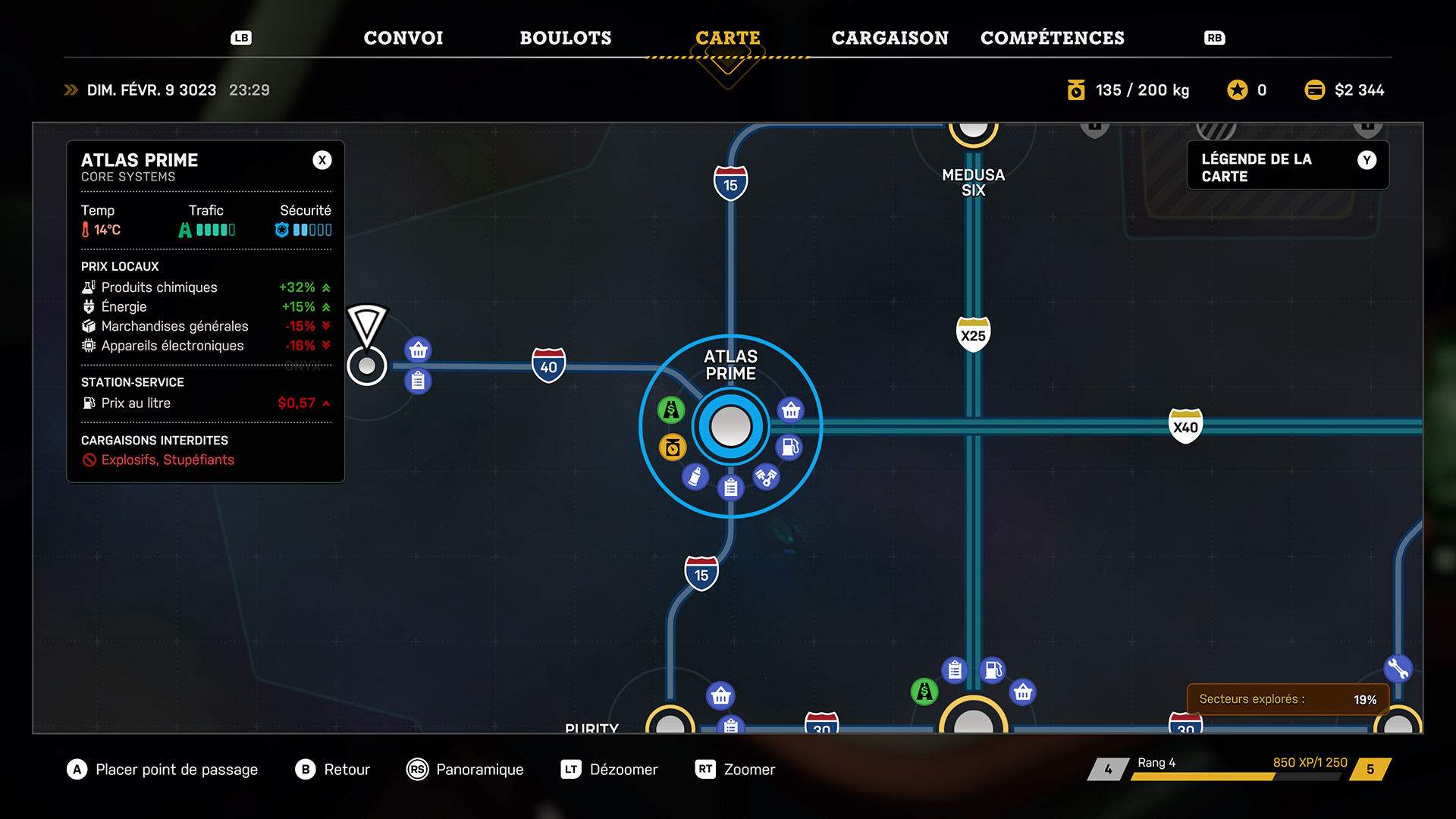Click the wrench repair marker on map
This screenshot has width=1456, height=819.
click(x=1397, y=668)
